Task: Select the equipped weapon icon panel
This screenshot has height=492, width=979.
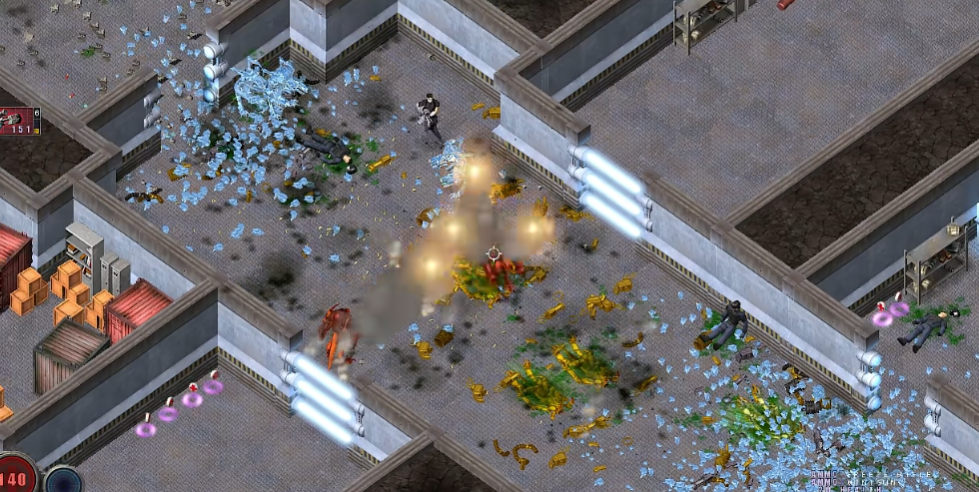Action: [19, 120]
